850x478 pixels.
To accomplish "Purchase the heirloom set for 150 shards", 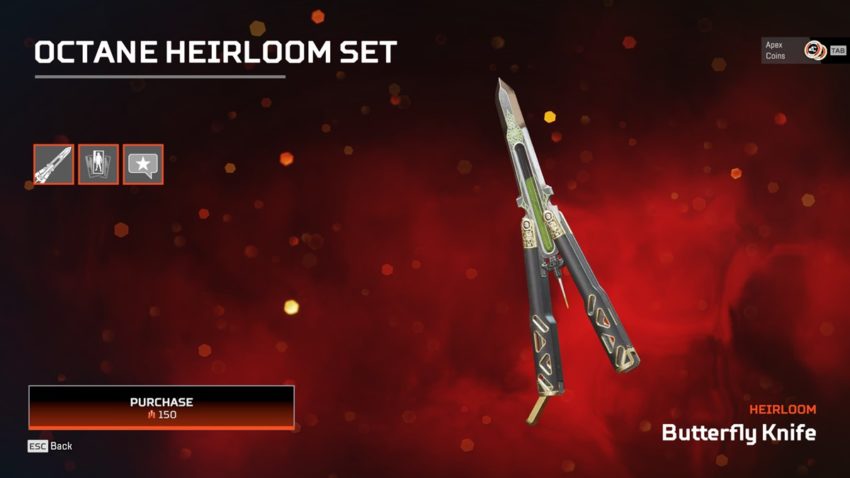I will 161,407.
